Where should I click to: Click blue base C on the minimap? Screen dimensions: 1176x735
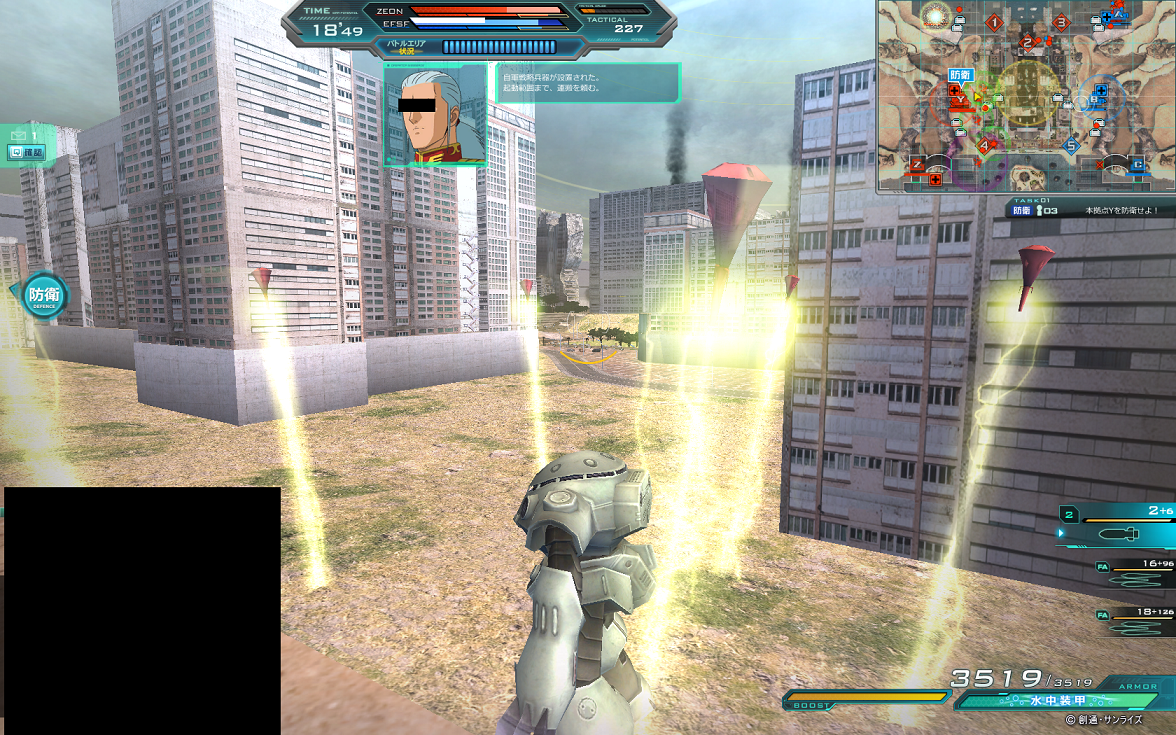point(1138,165)
